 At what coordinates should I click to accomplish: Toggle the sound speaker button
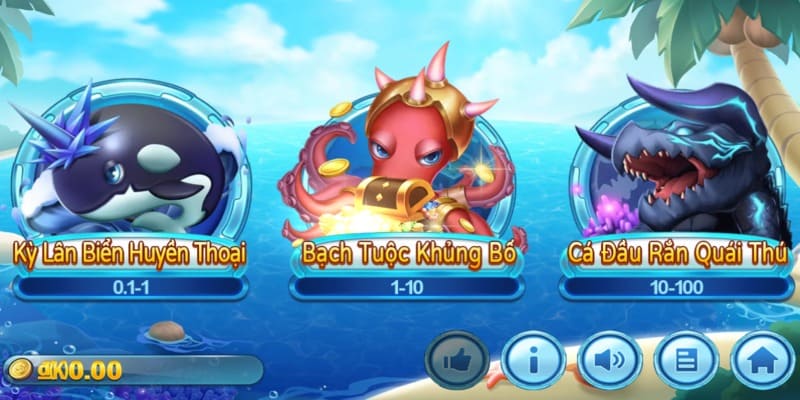pyautogui.click(x=610, y=360)
